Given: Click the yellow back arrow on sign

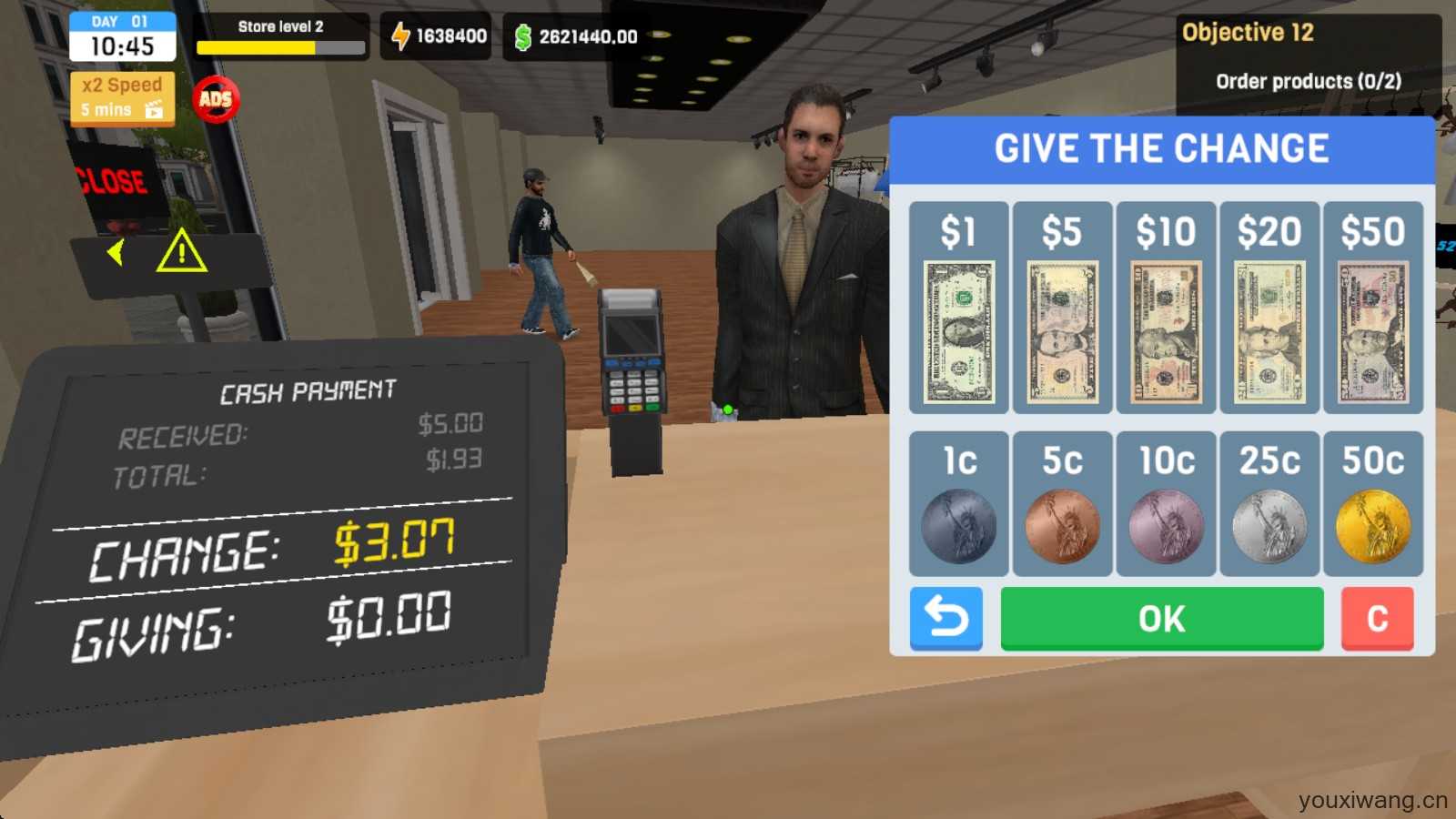Looking at the screenshot, I should point(116,252).
